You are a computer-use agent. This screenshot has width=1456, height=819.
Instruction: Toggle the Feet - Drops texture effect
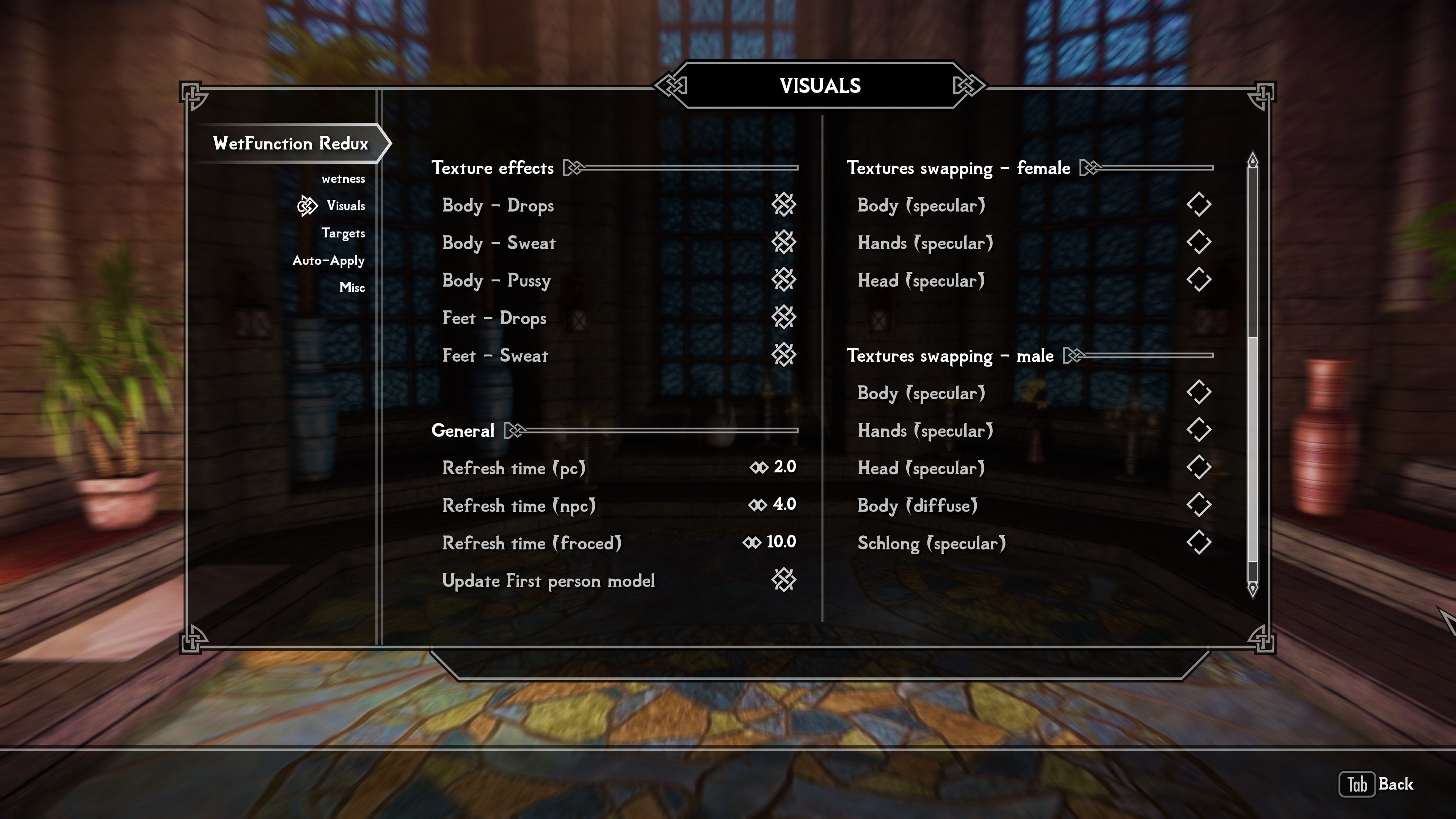click(783, 317)
